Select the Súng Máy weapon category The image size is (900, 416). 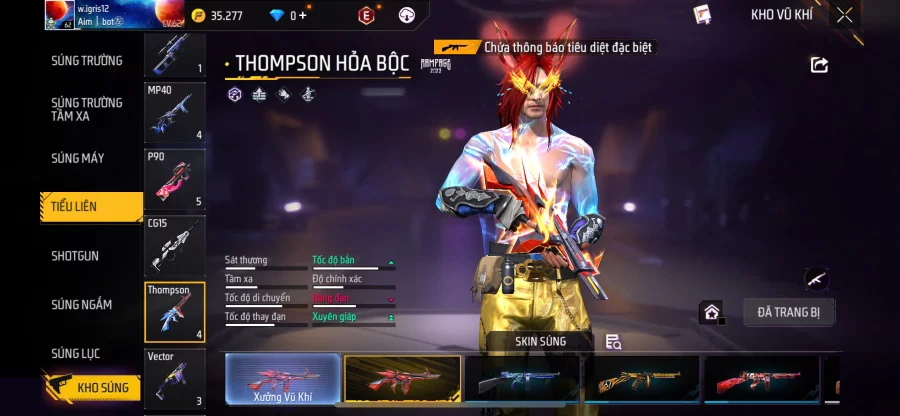click(x=78, y=158)
